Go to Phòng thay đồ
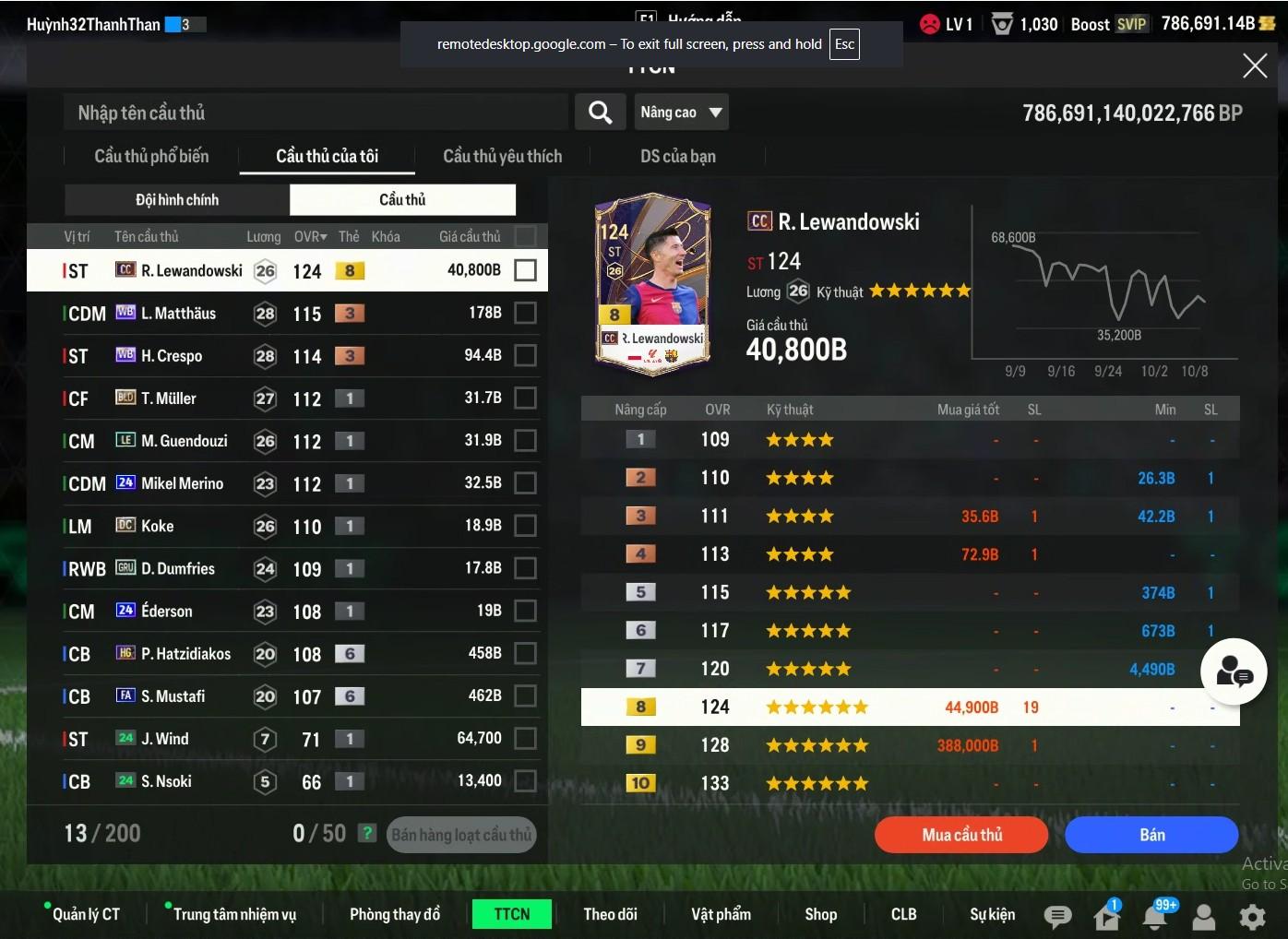Image resolution: width=1288 pixels, height=939 pixels. (x=395, y=914)
